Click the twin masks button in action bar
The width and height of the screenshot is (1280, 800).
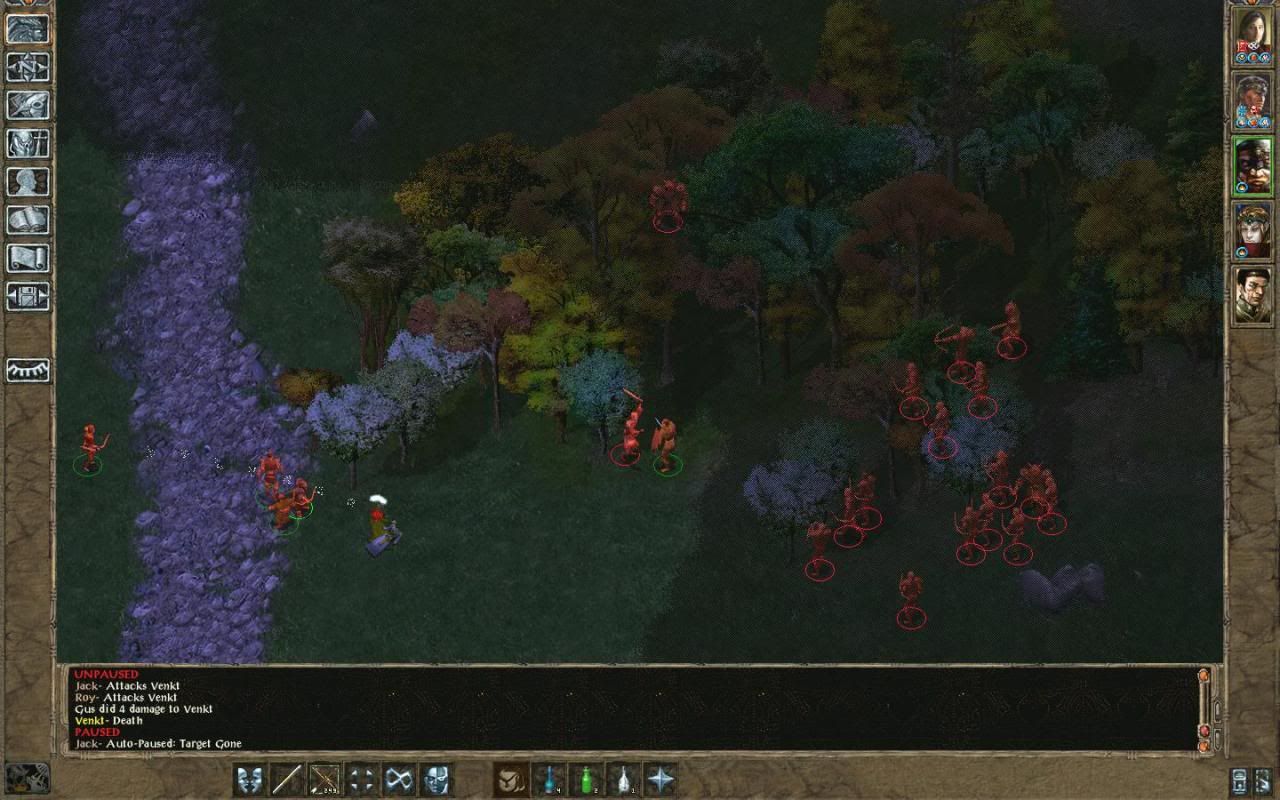pos(250,779)
